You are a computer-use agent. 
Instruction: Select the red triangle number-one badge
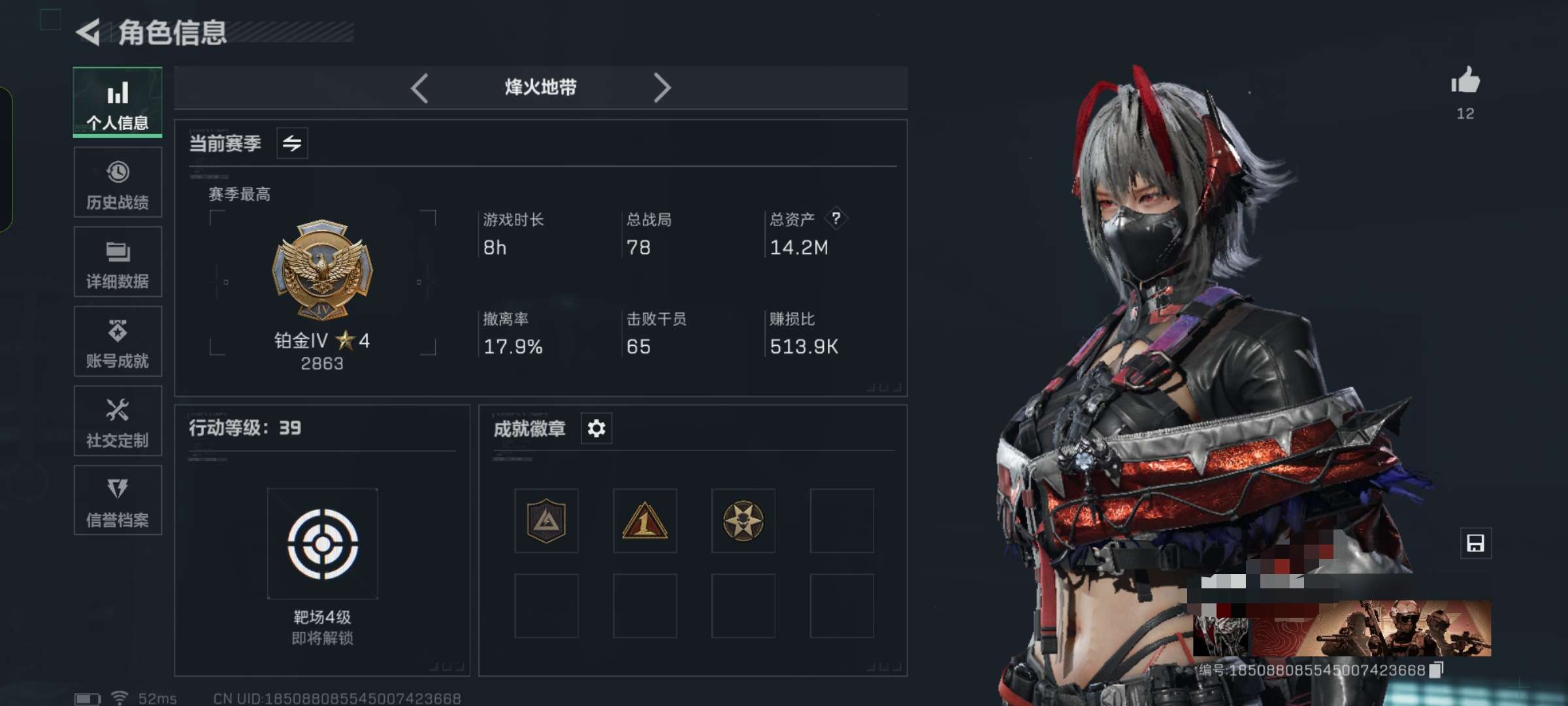[x=645, y=521]
